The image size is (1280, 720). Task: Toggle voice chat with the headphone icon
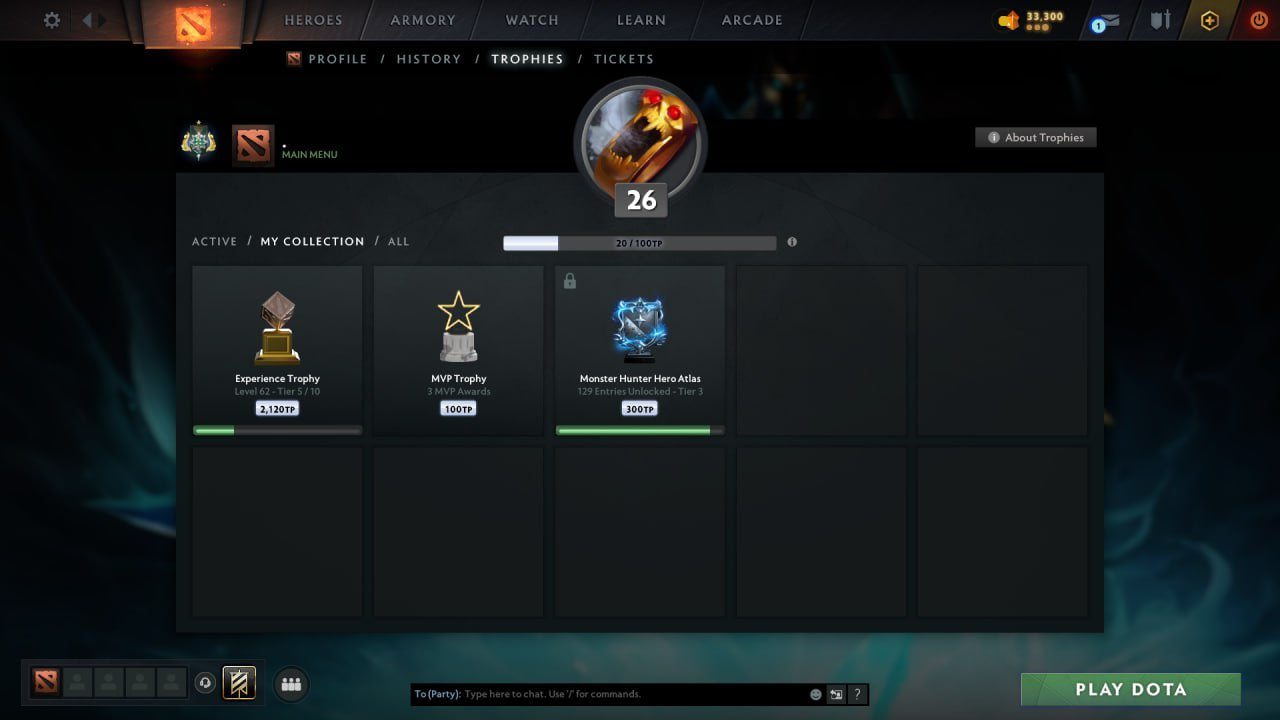pos(207,683)
